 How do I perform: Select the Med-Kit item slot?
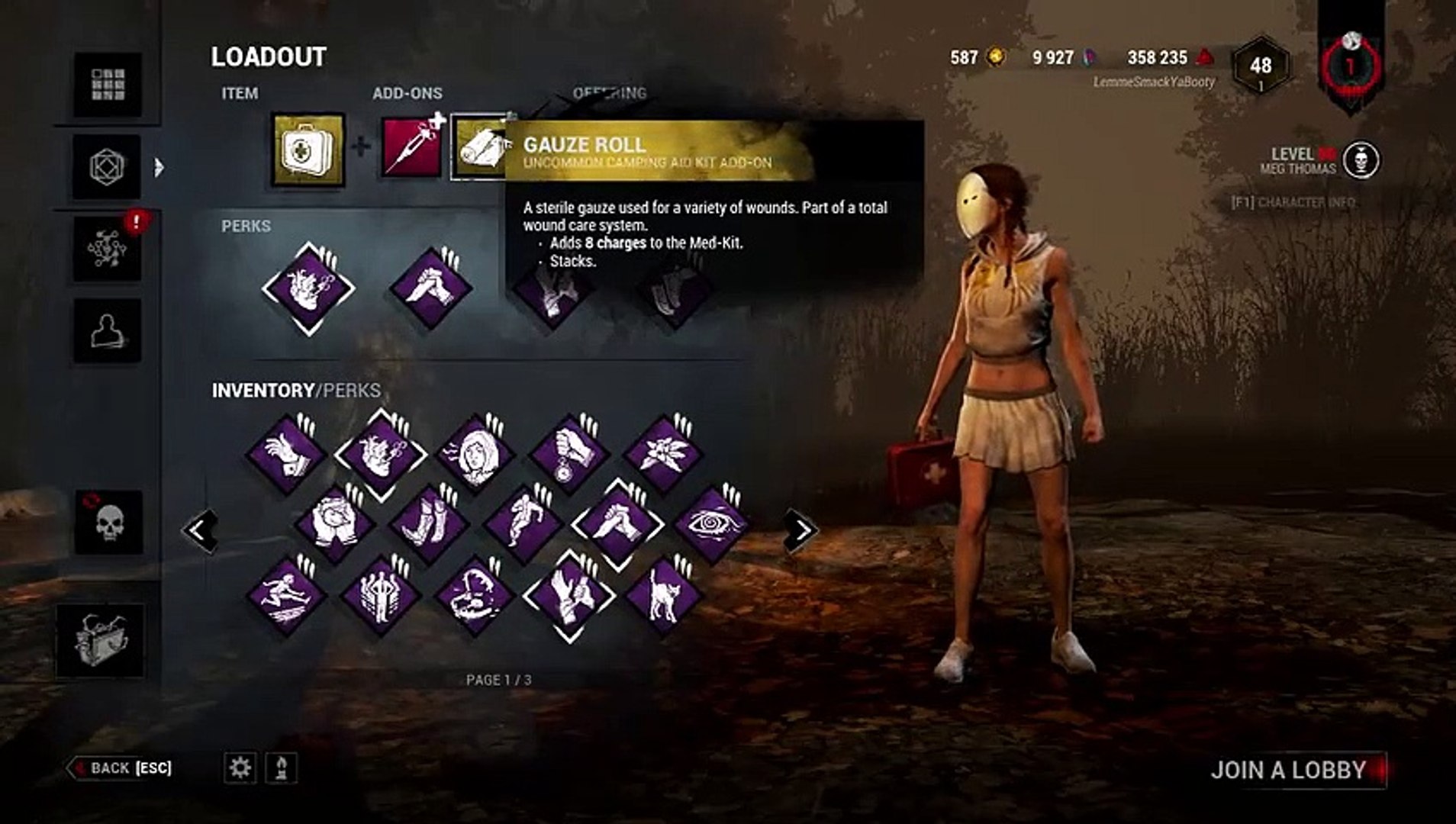pyautogui.click(x=308, y=150)
